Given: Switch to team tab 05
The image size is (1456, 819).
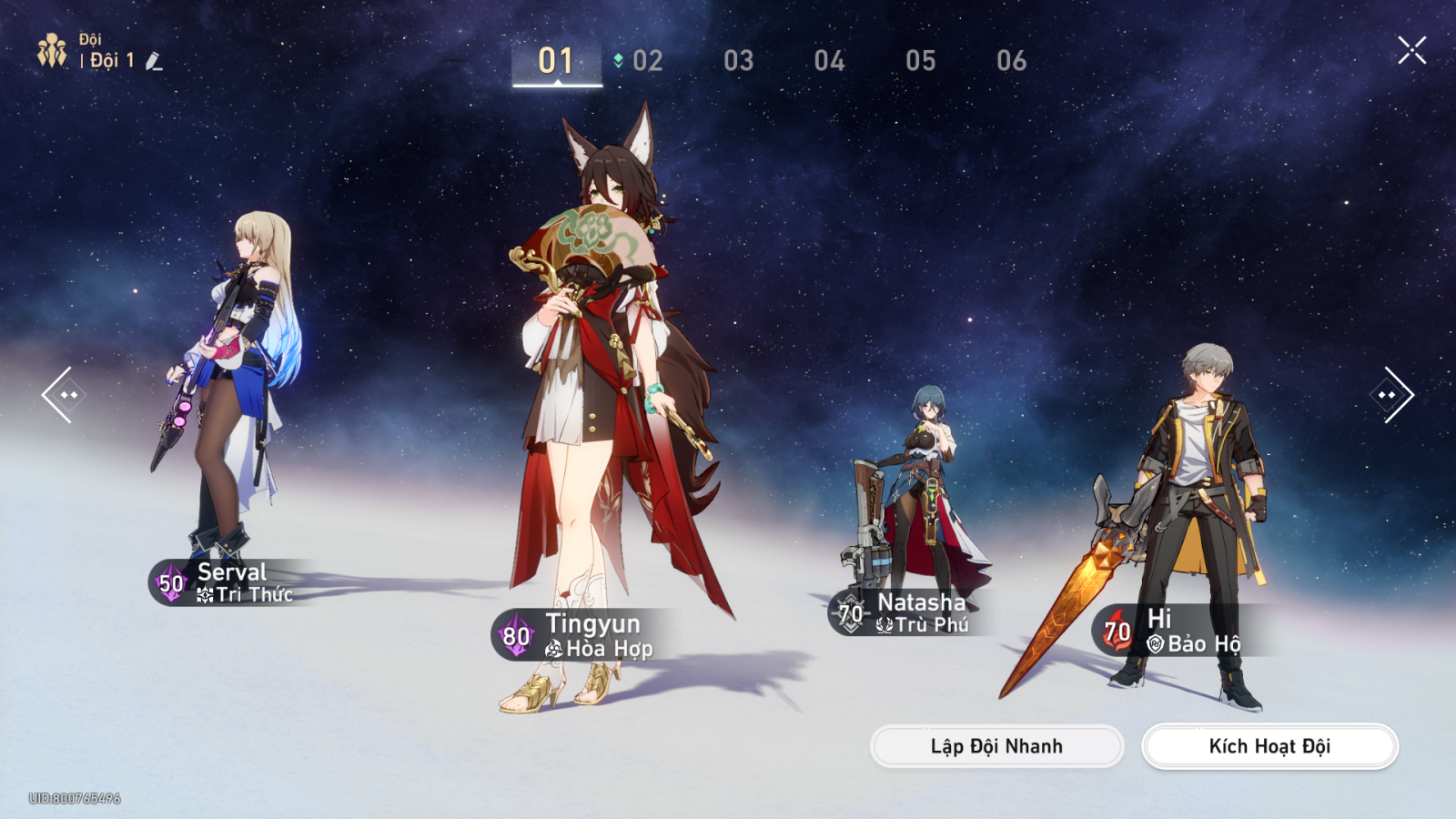Looking at the screenshot, I should (920, 61).
